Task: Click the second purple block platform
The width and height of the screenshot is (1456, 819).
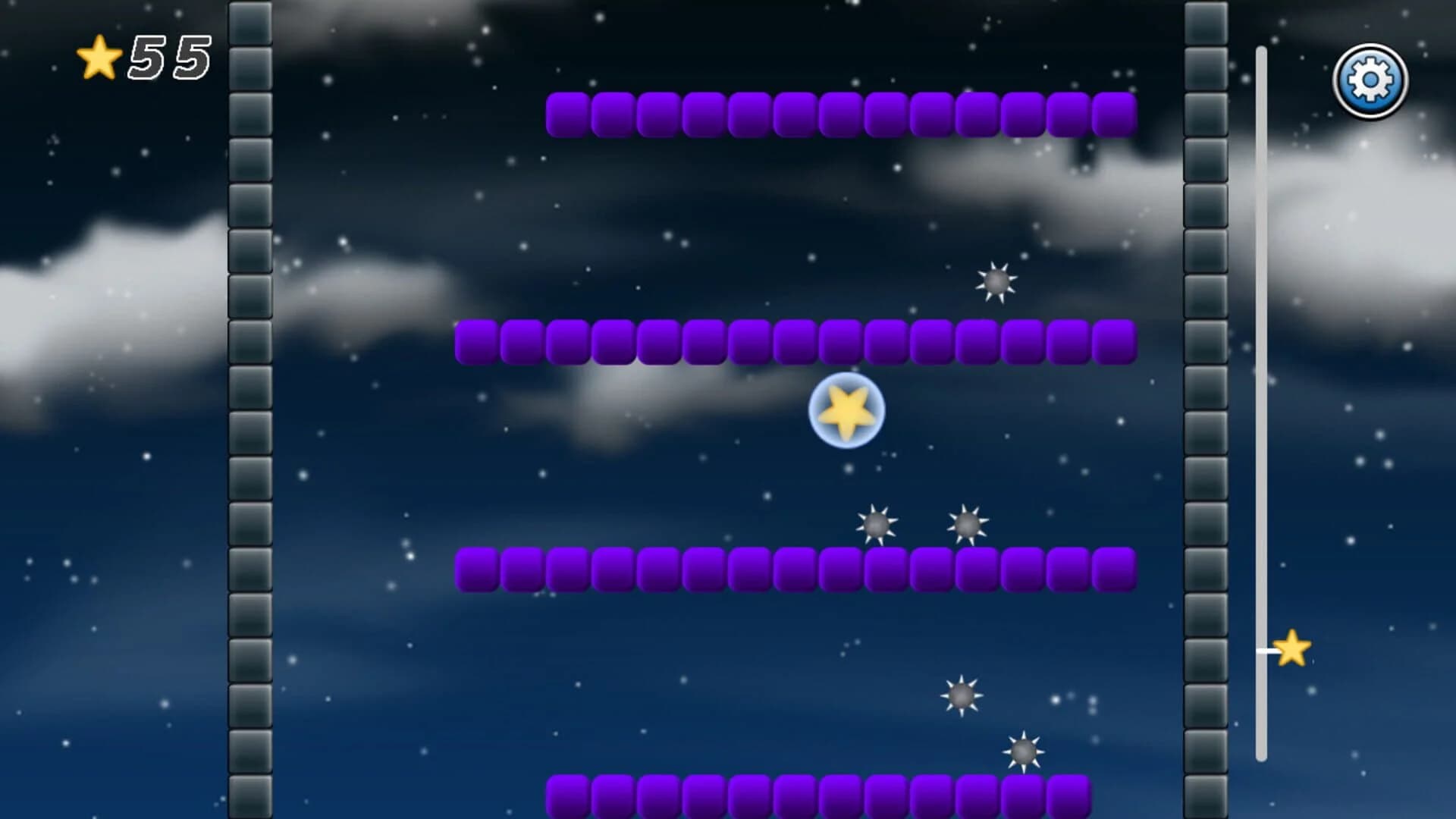Action: pos(796,341)
